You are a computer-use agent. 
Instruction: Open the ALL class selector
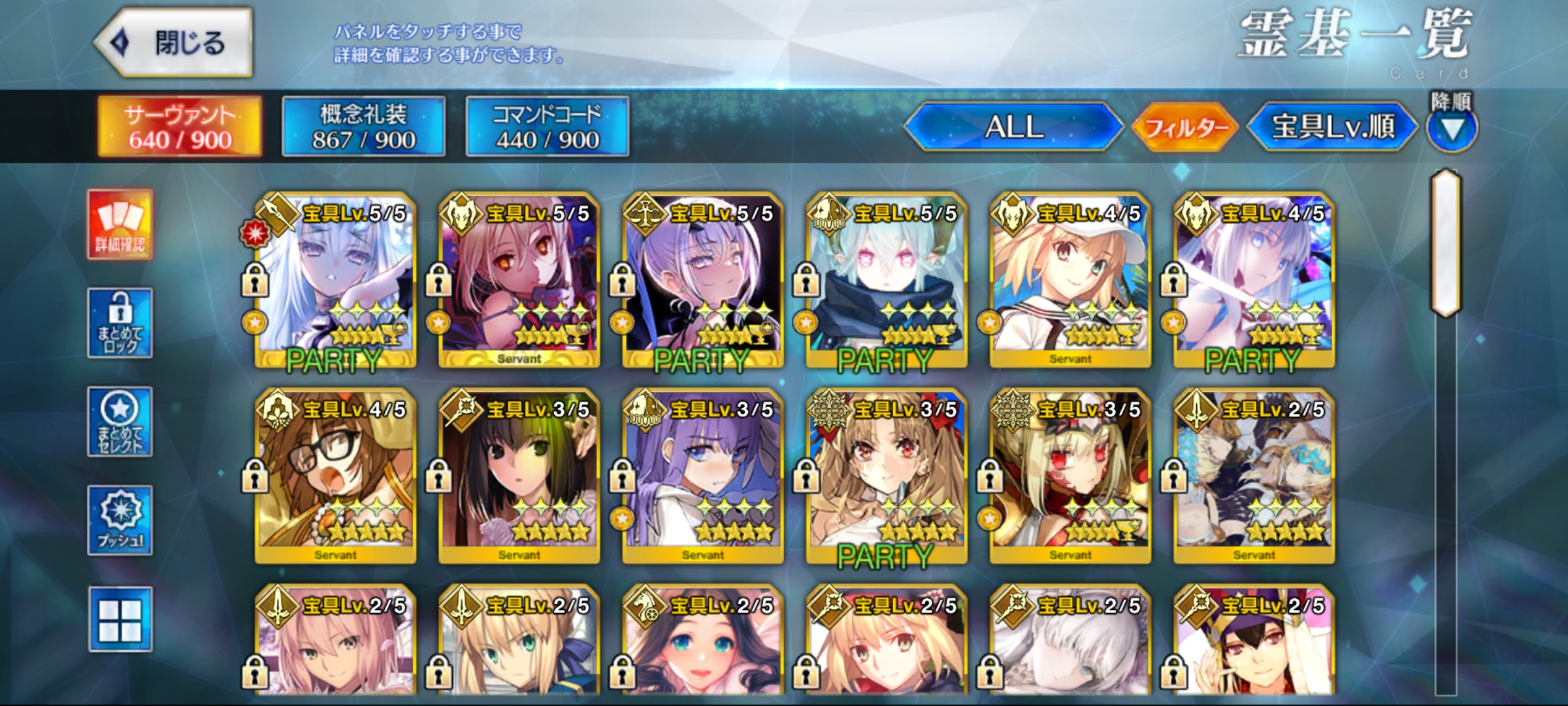[1013, 127]
